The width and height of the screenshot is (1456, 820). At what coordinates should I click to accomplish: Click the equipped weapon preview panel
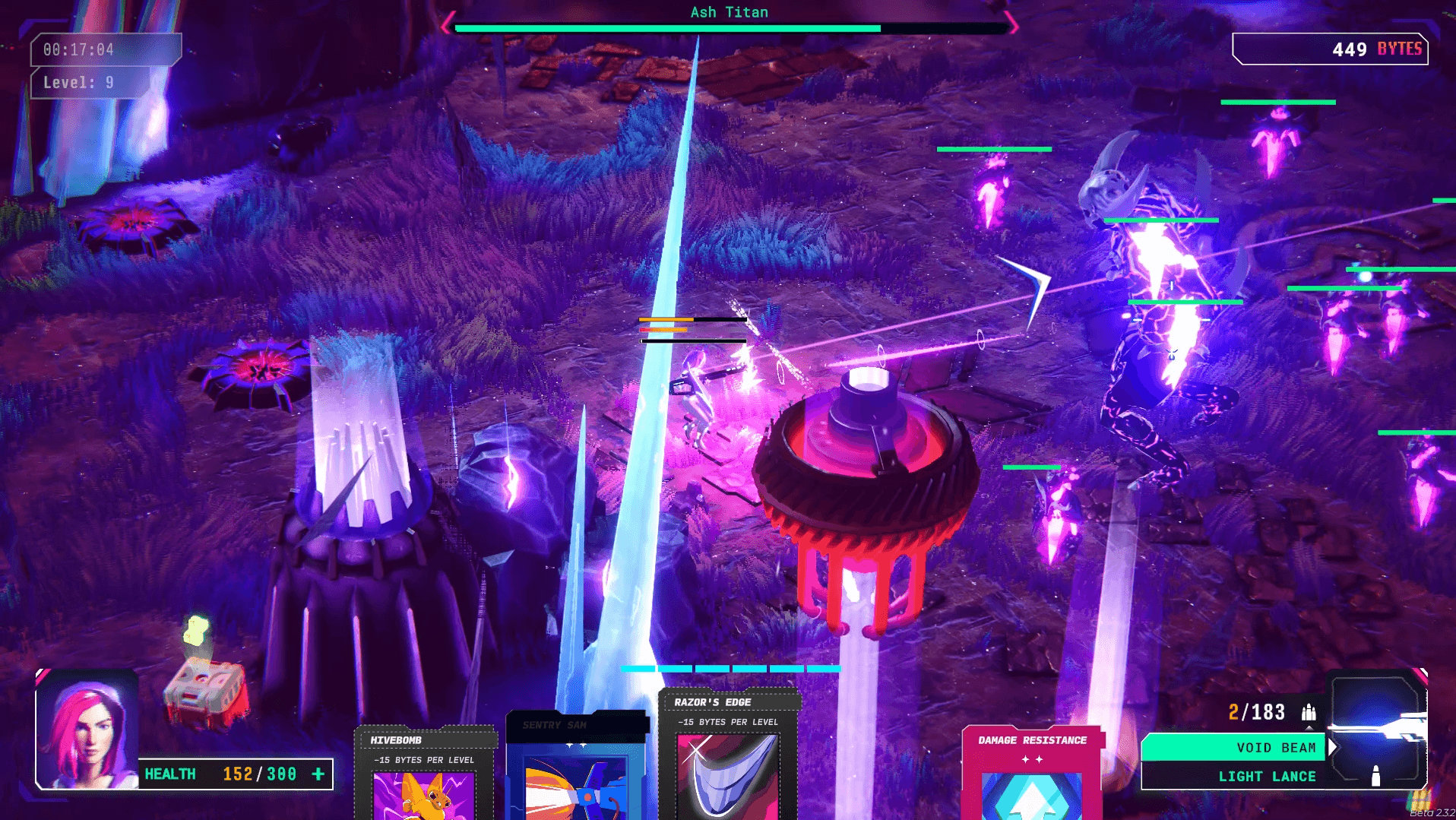click(x=1376, y=730)
